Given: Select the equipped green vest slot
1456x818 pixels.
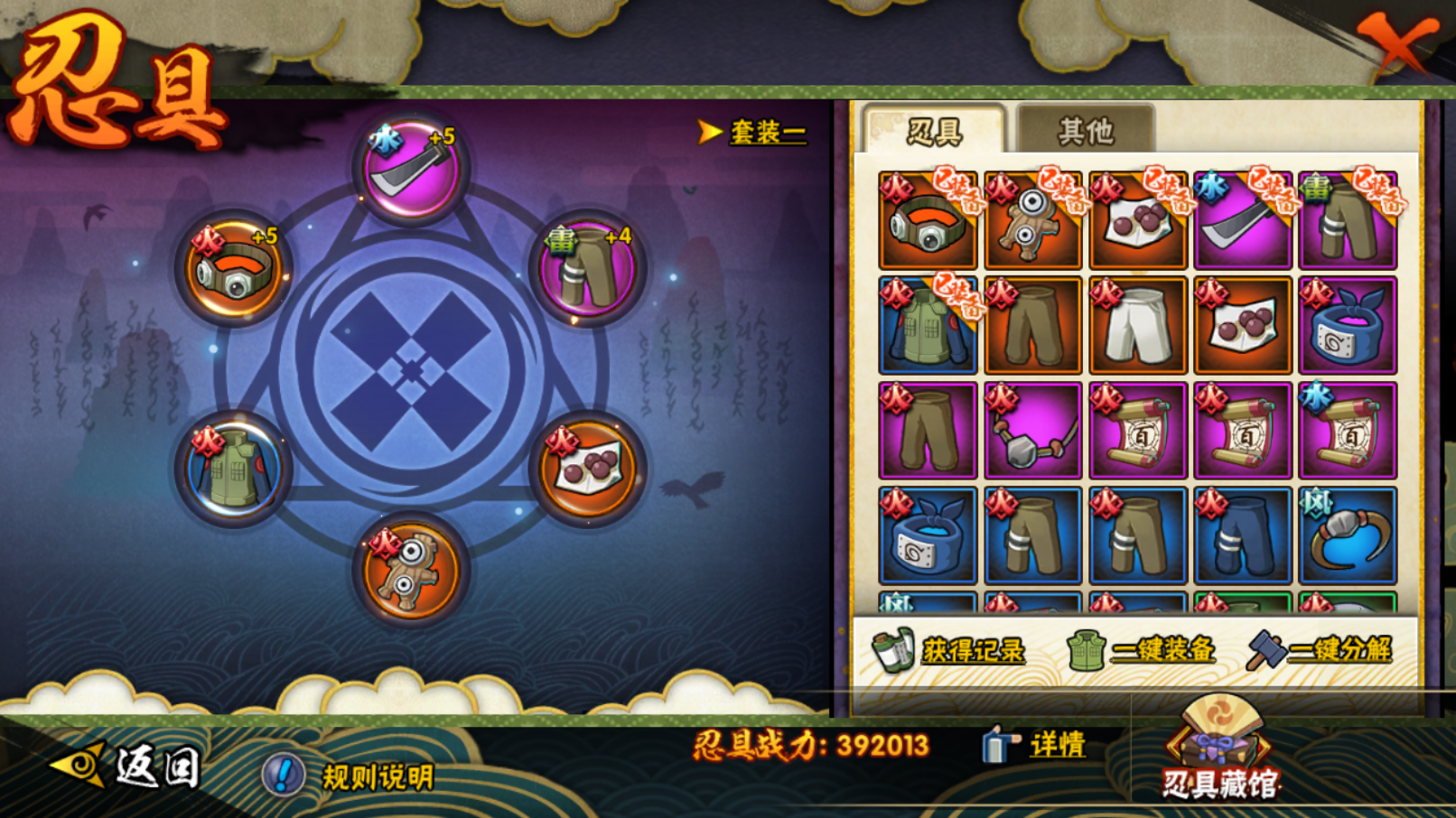Looking at the screenshot, I should (x=233, y=469).
